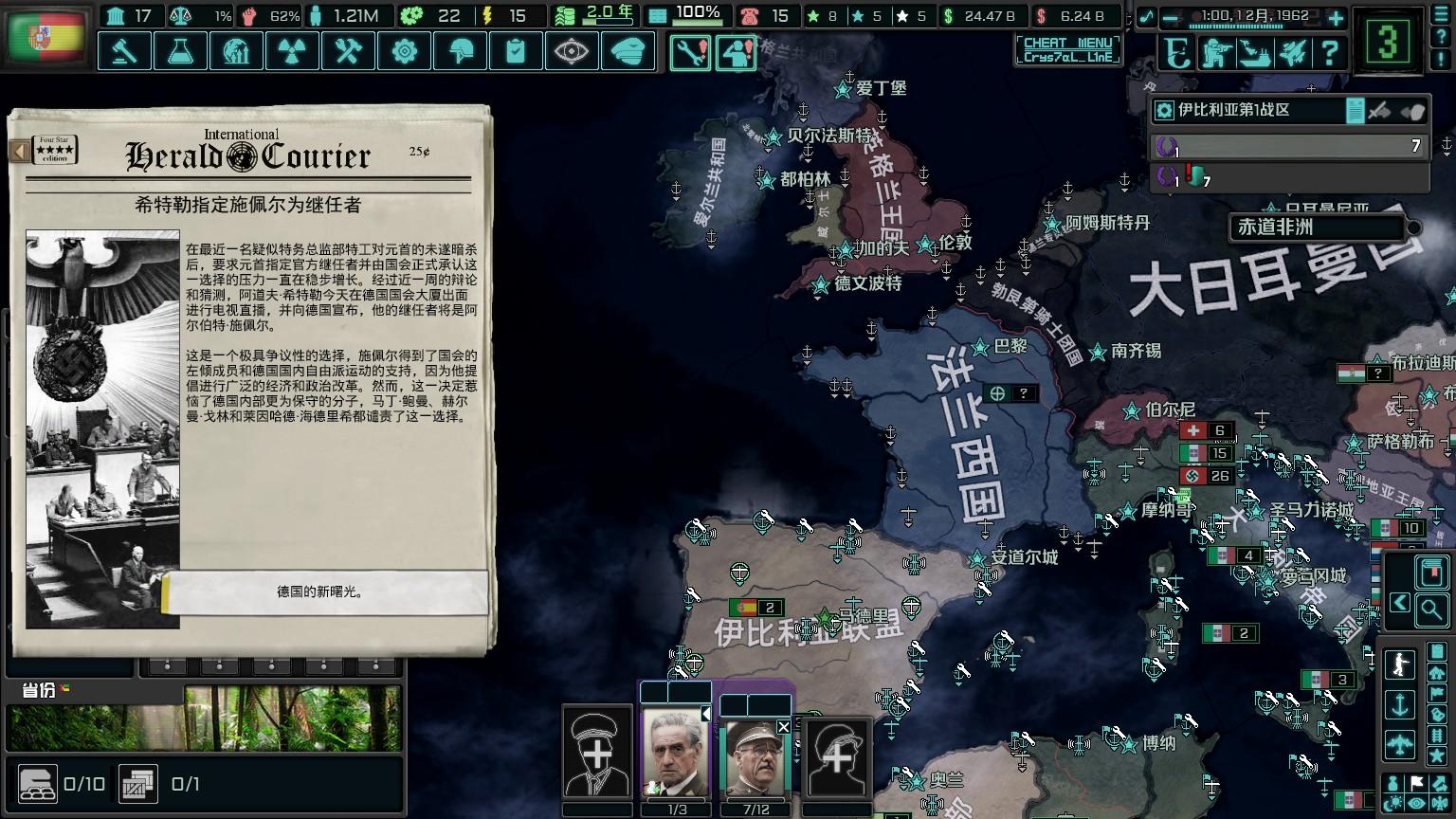The height and width of the screenshot is (819, 1456).
Task: Open the helmet recruitment menu
Action: pyautogui.click(x=460, y=51)
